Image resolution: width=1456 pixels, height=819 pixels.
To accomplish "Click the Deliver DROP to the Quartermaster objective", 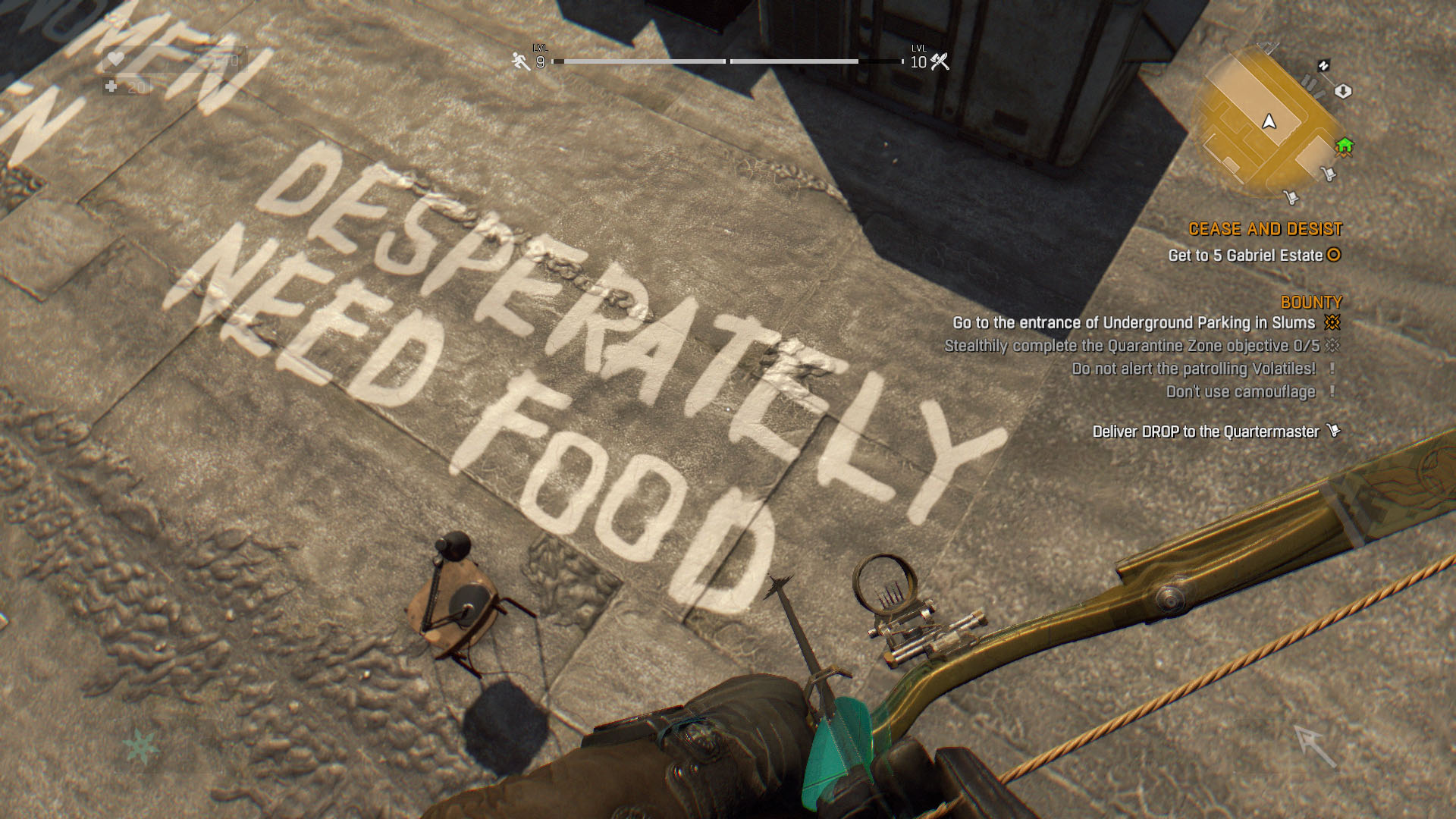I will click(1206, 431).
